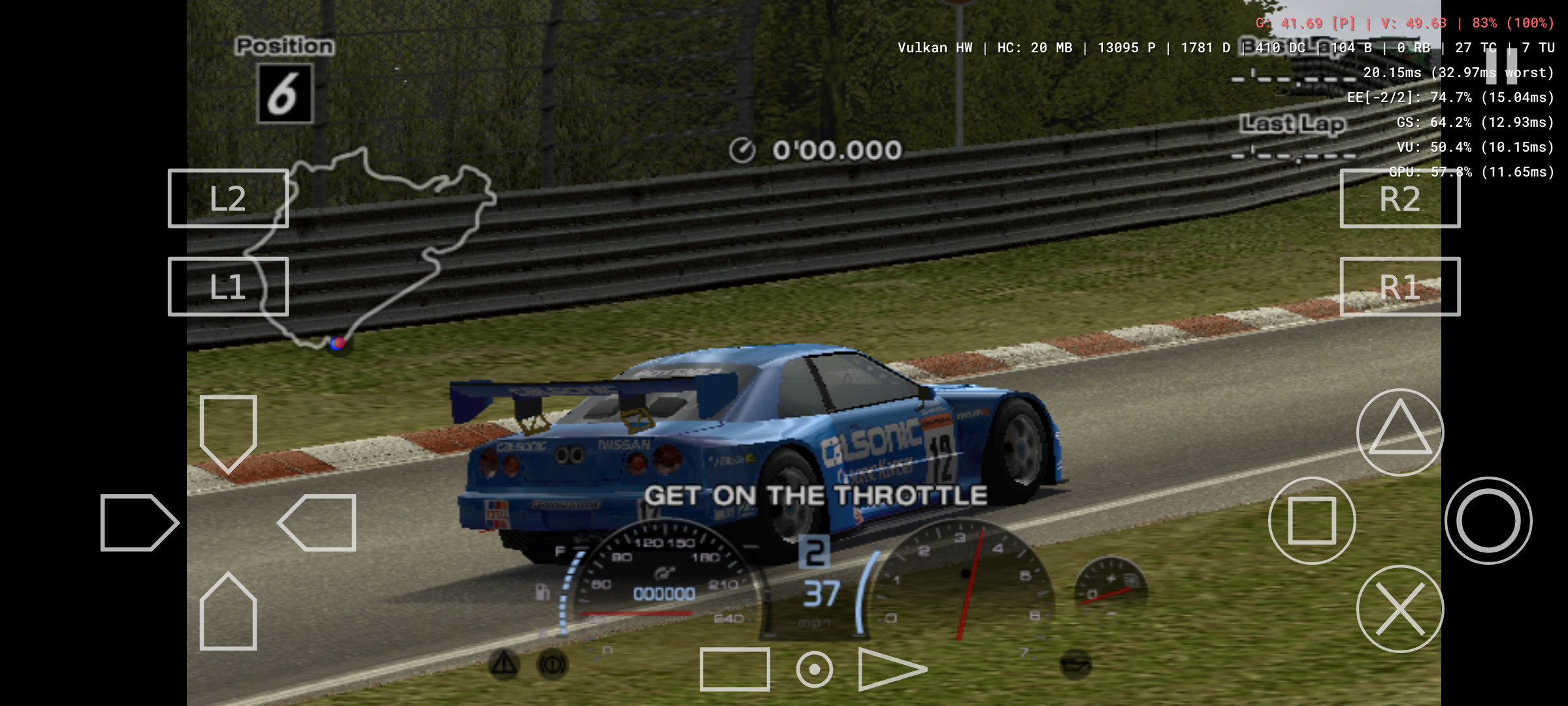The height and width of the screenshot is (706, 1568).
Task: Toggle the analog circle-dot button
Action: click(814, 669)
